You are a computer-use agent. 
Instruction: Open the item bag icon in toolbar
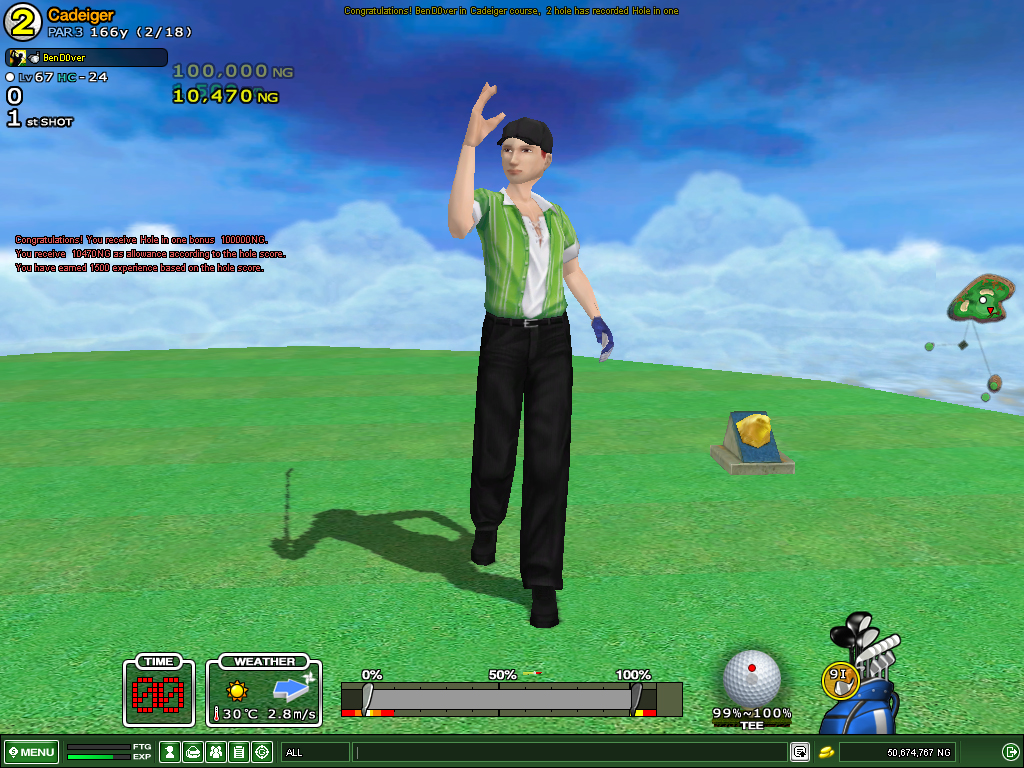[x=193, y=752]
